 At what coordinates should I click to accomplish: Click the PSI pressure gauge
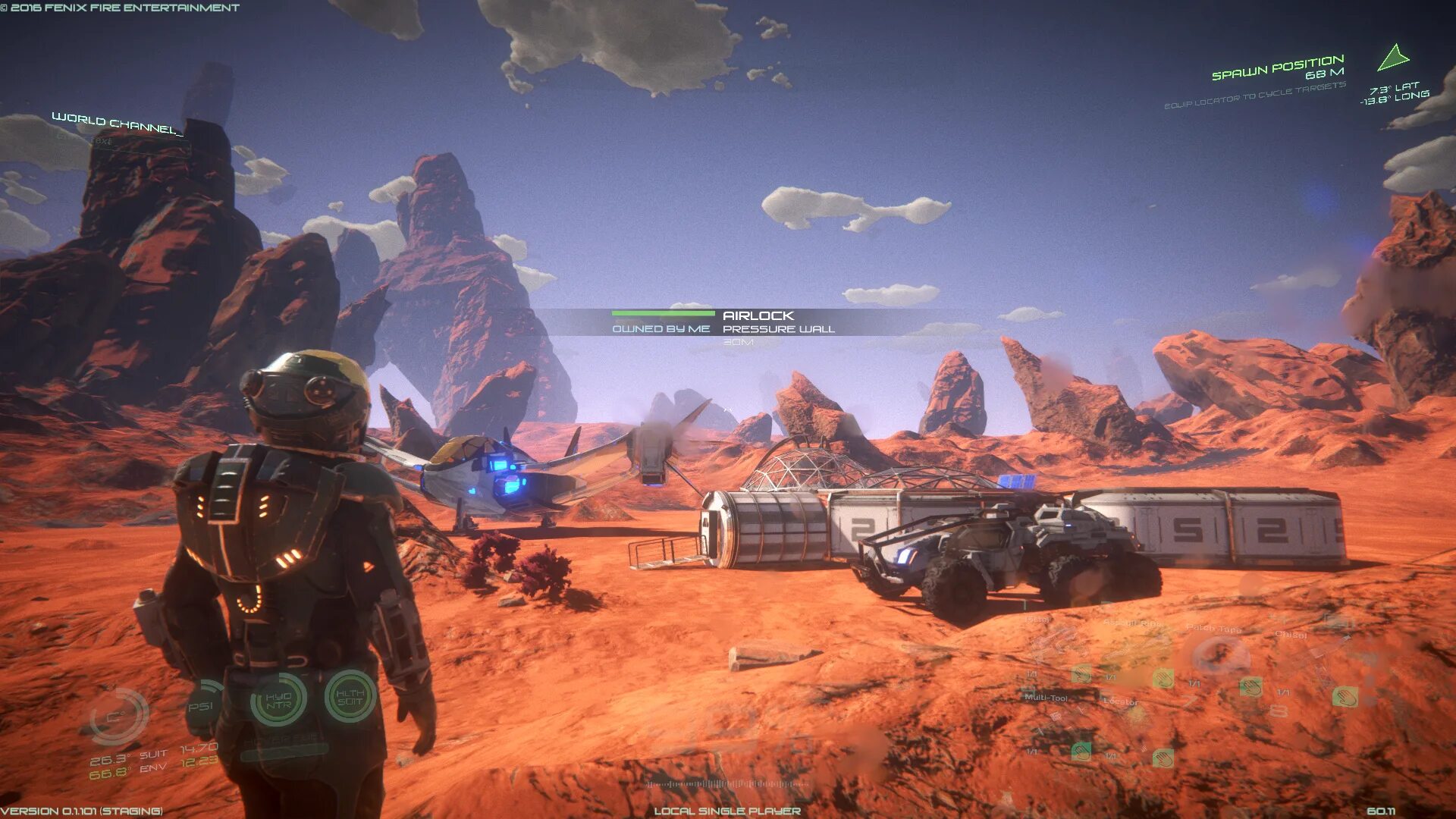coord(202,707)
